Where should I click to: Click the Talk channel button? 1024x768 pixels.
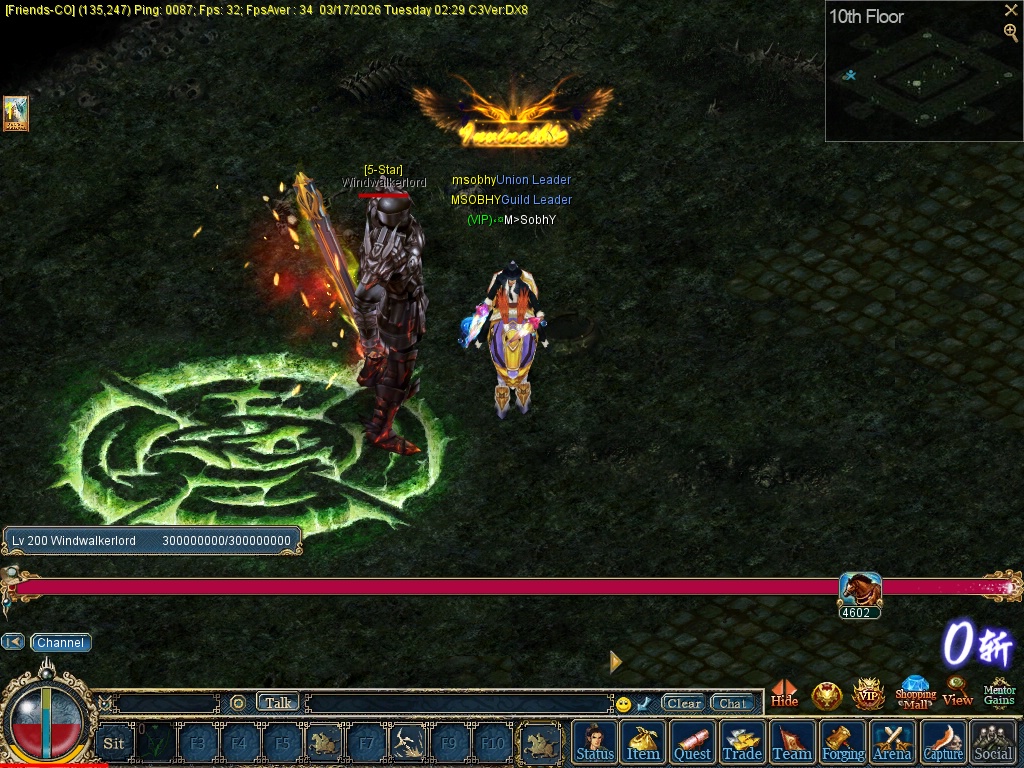tap(278, 703)
